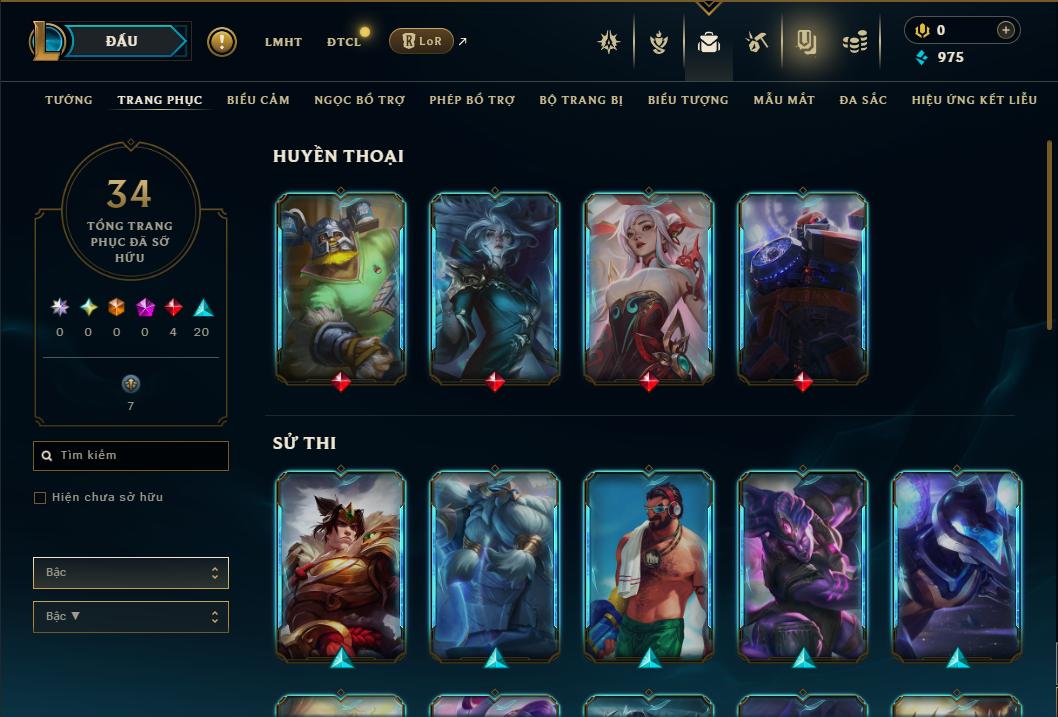Switch to the ĐTCL game tab
The image size is (1058, 717).
[x=344, y=42]
